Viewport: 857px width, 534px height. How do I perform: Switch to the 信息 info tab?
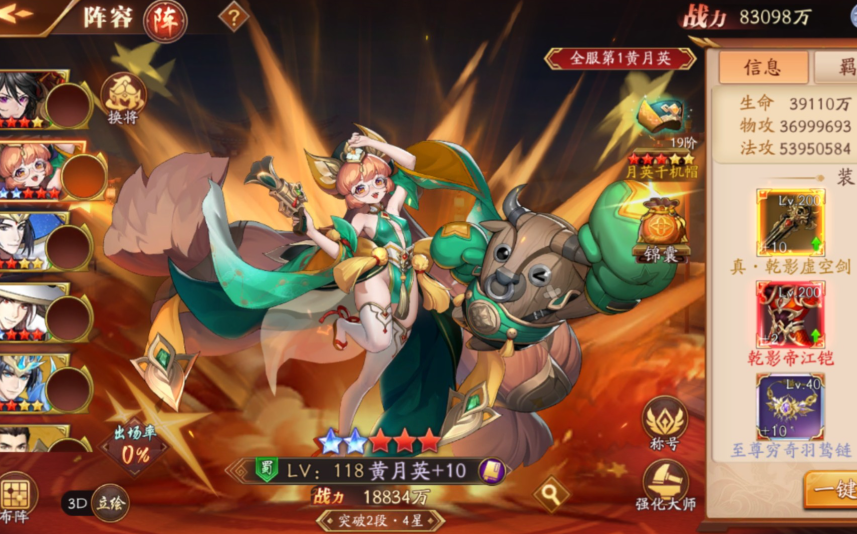point(762,67)
